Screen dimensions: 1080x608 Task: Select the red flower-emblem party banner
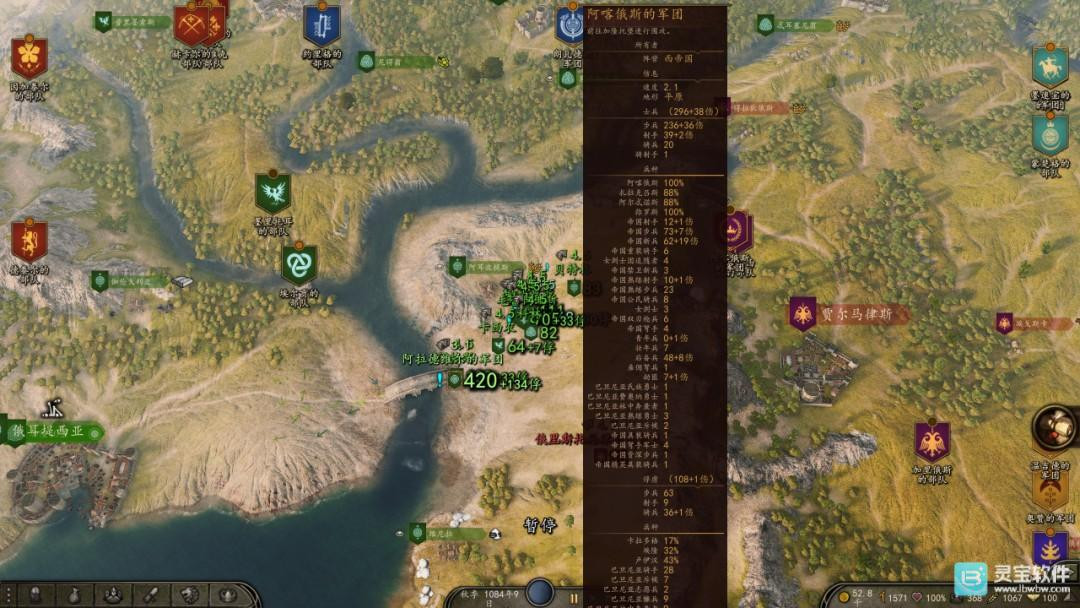pos(29,58)
